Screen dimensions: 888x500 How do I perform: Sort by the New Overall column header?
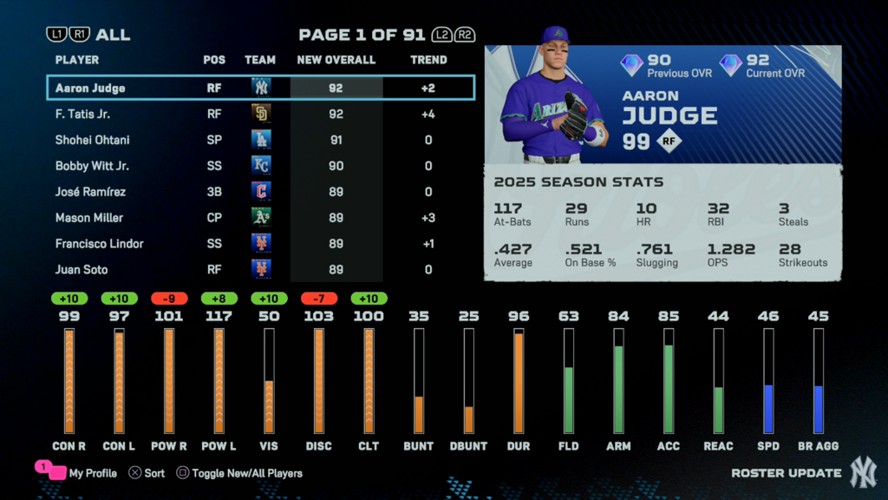click(336, 60)
